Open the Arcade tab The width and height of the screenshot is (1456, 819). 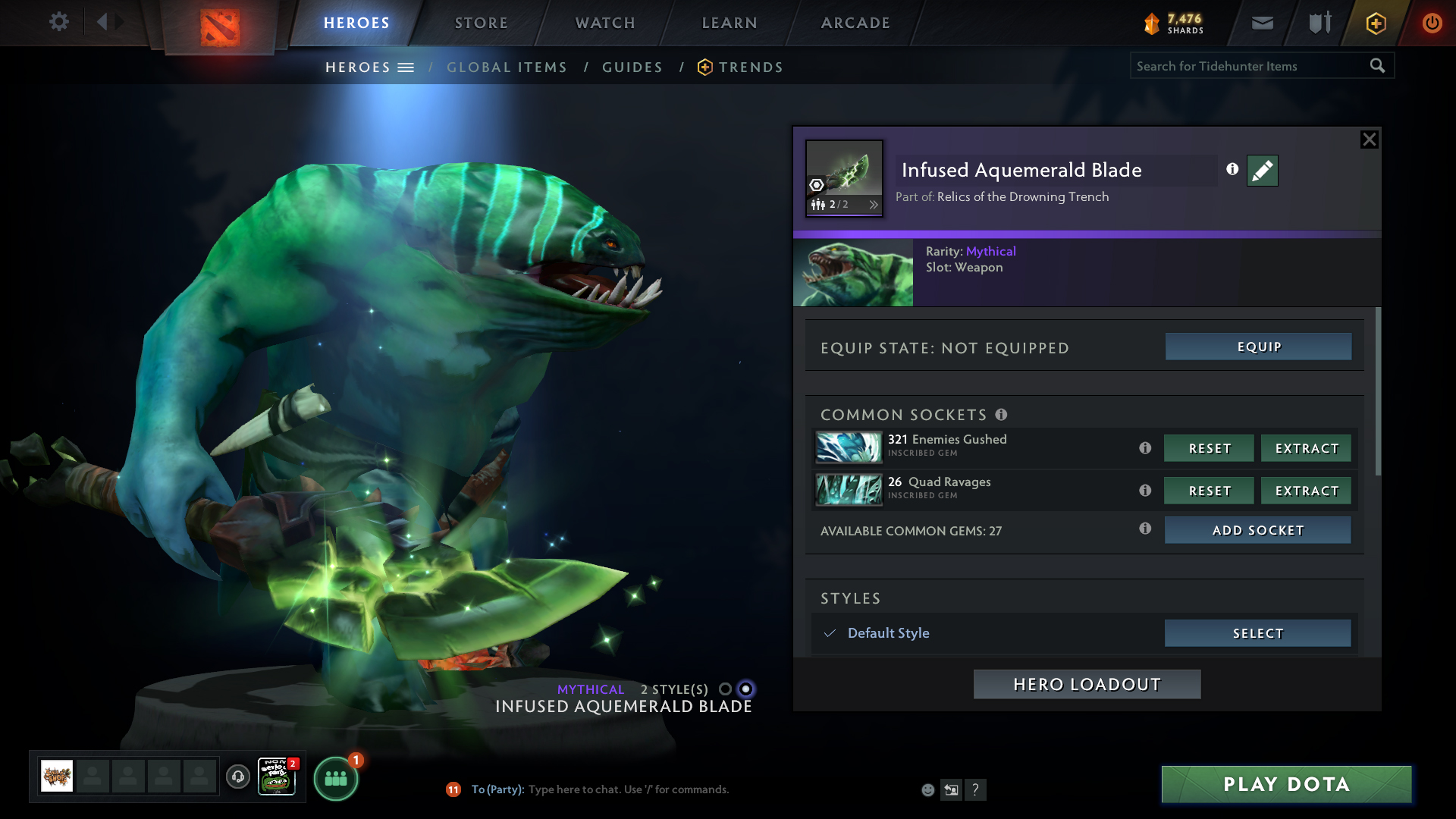click(855, 23)
